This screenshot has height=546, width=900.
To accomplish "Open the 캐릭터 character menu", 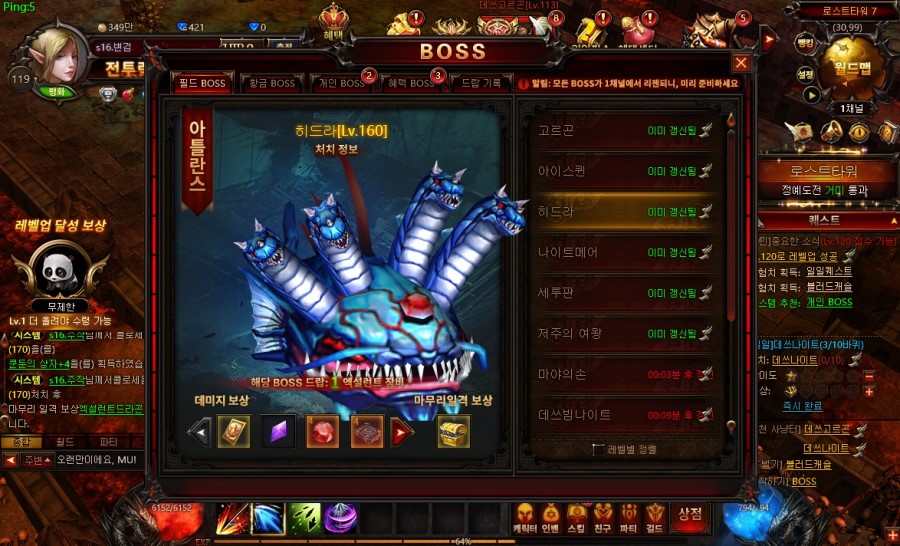I will point(524,516).
